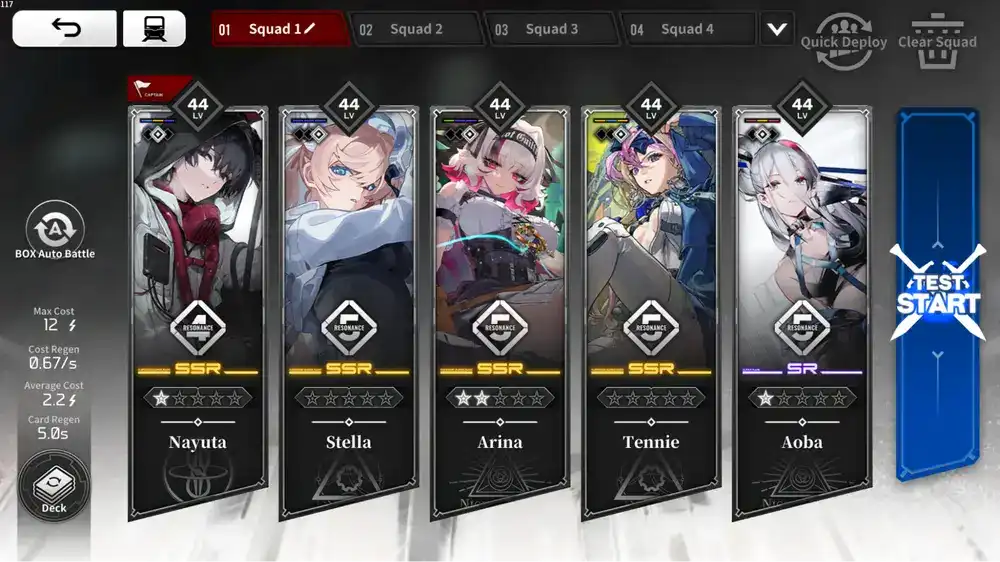Select the Squad 4 tab
1000x562 pixels.
(686, 29)
